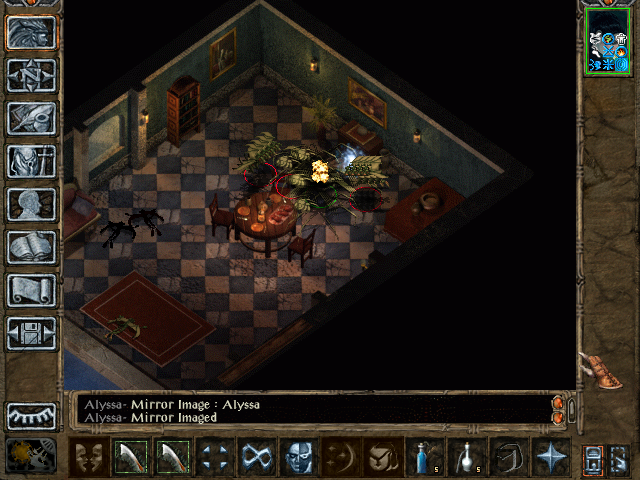Click the Return to Game sidebar button
Screen dimensions: 640x480
pyautogui.click(x=31, y=33)
